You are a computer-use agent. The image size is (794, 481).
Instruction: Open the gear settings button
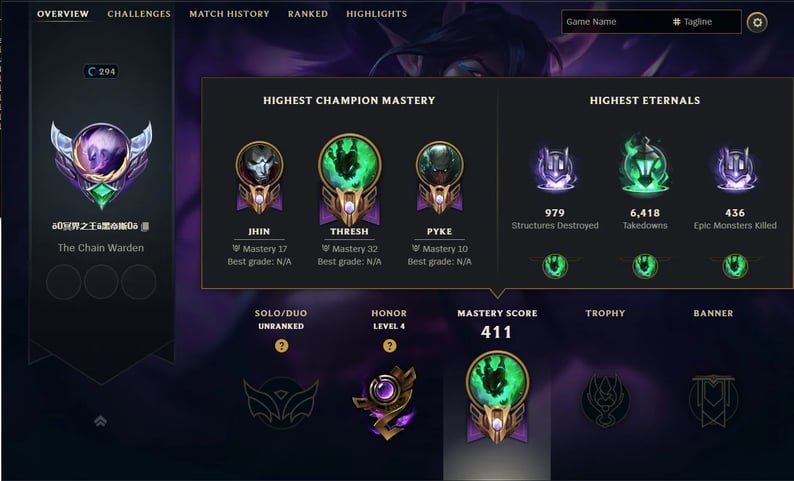pos(757,22)
